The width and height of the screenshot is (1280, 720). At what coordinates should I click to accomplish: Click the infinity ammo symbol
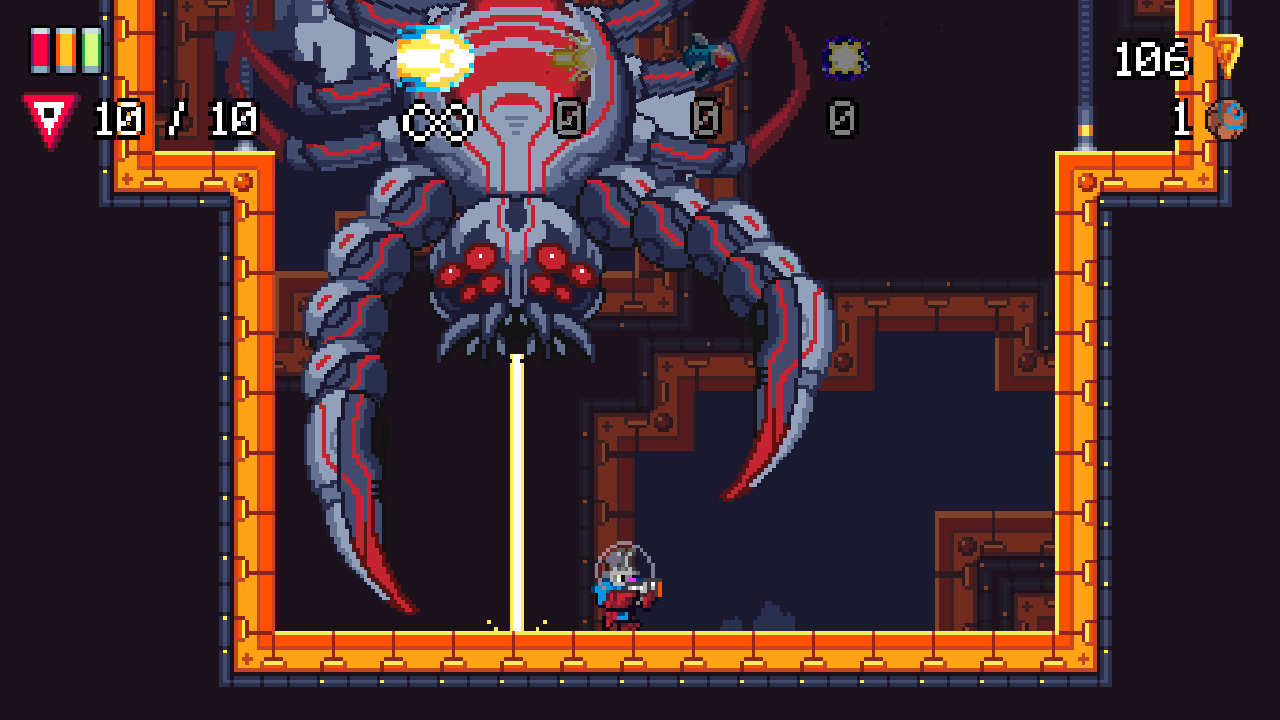coord(437,120)
